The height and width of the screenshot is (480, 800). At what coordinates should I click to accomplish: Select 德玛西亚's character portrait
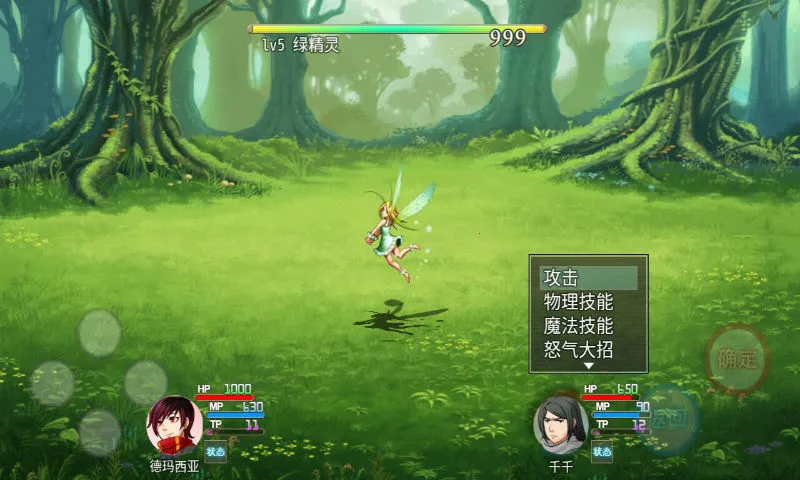click(175, 426)
